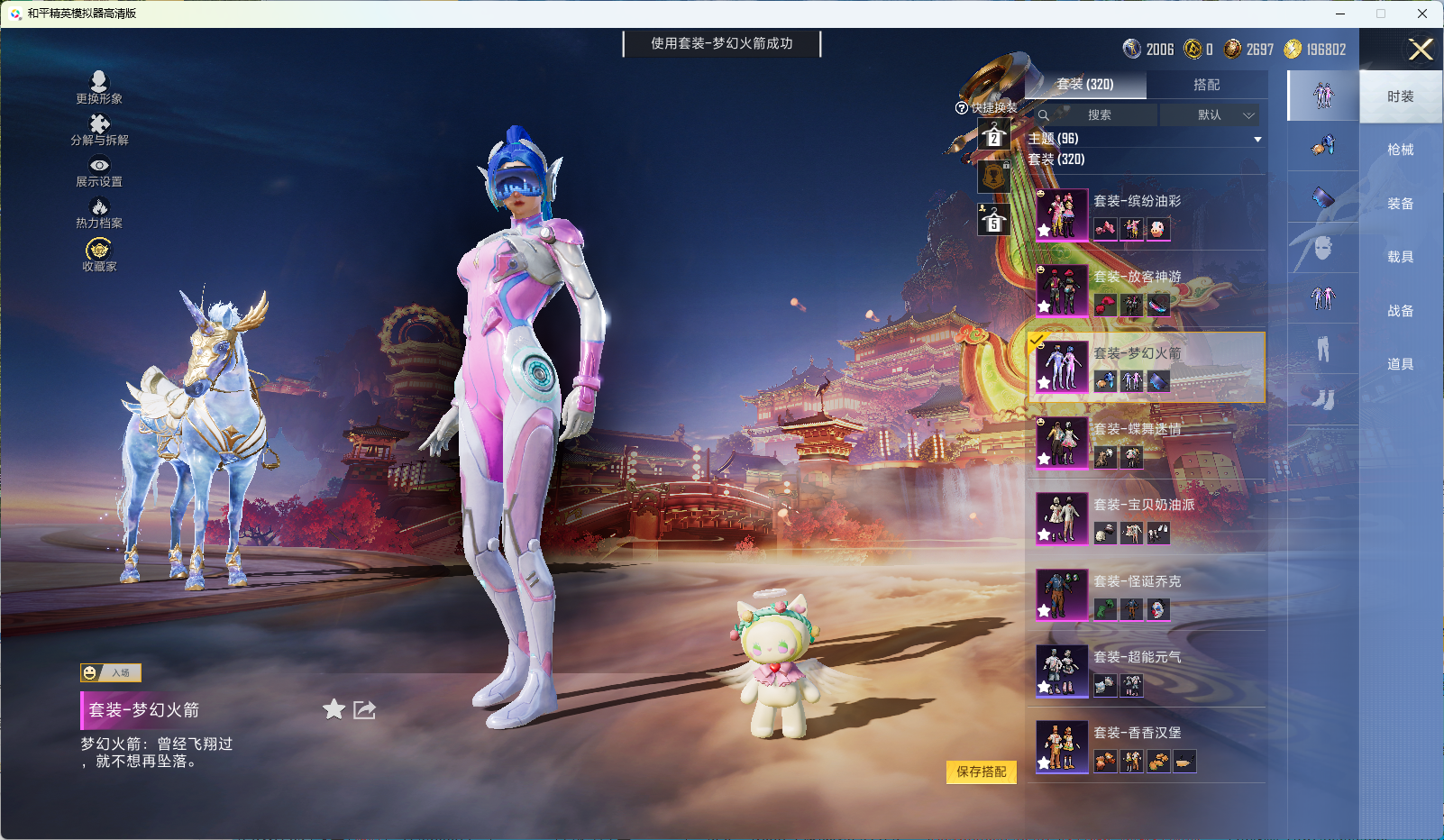1444x840 pixels.
Task: Open the 道具 category
Action: point(1400,364)
